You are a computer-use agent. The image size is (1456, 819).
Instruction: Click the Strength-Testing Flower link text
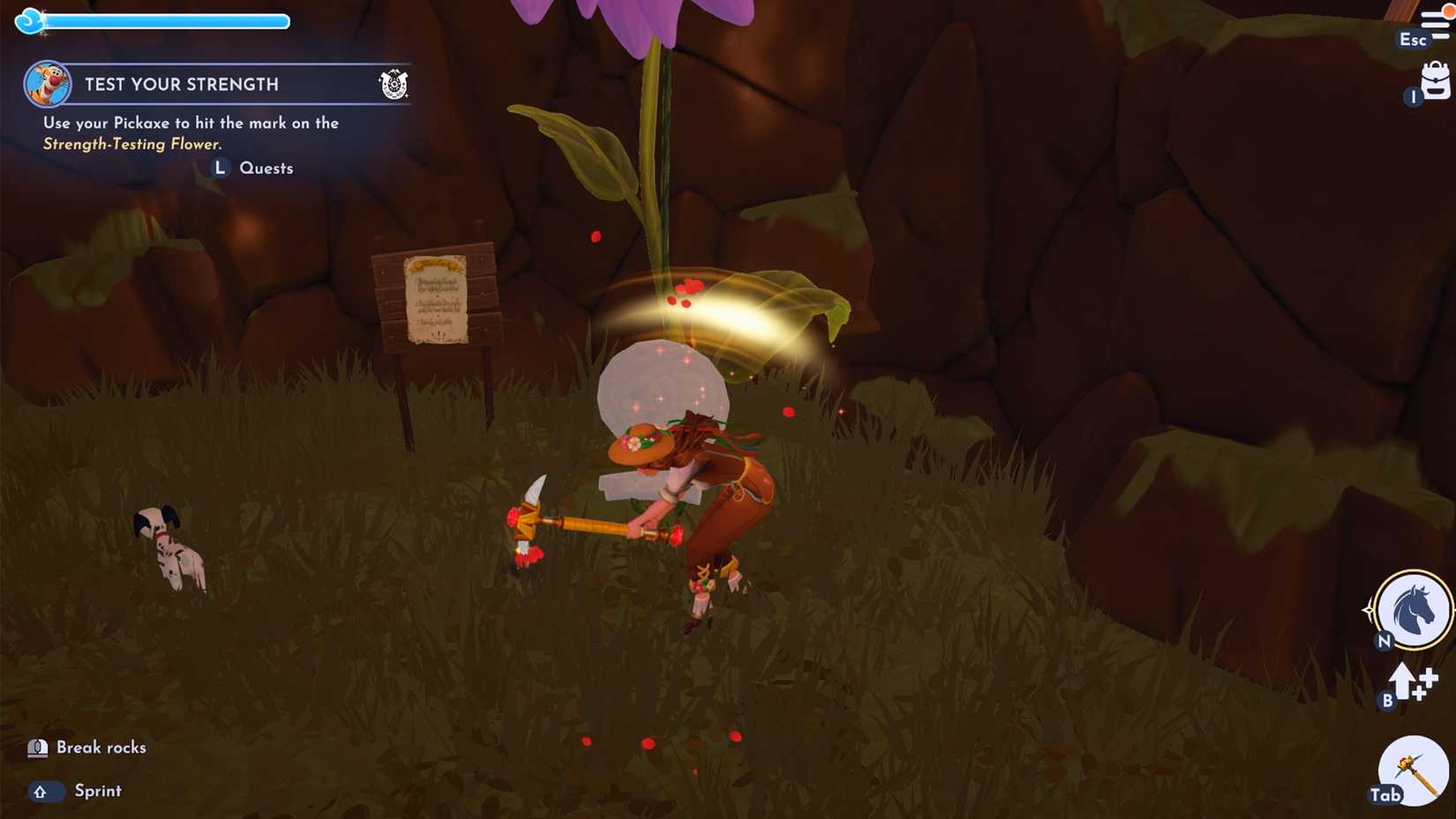point(133,143)
